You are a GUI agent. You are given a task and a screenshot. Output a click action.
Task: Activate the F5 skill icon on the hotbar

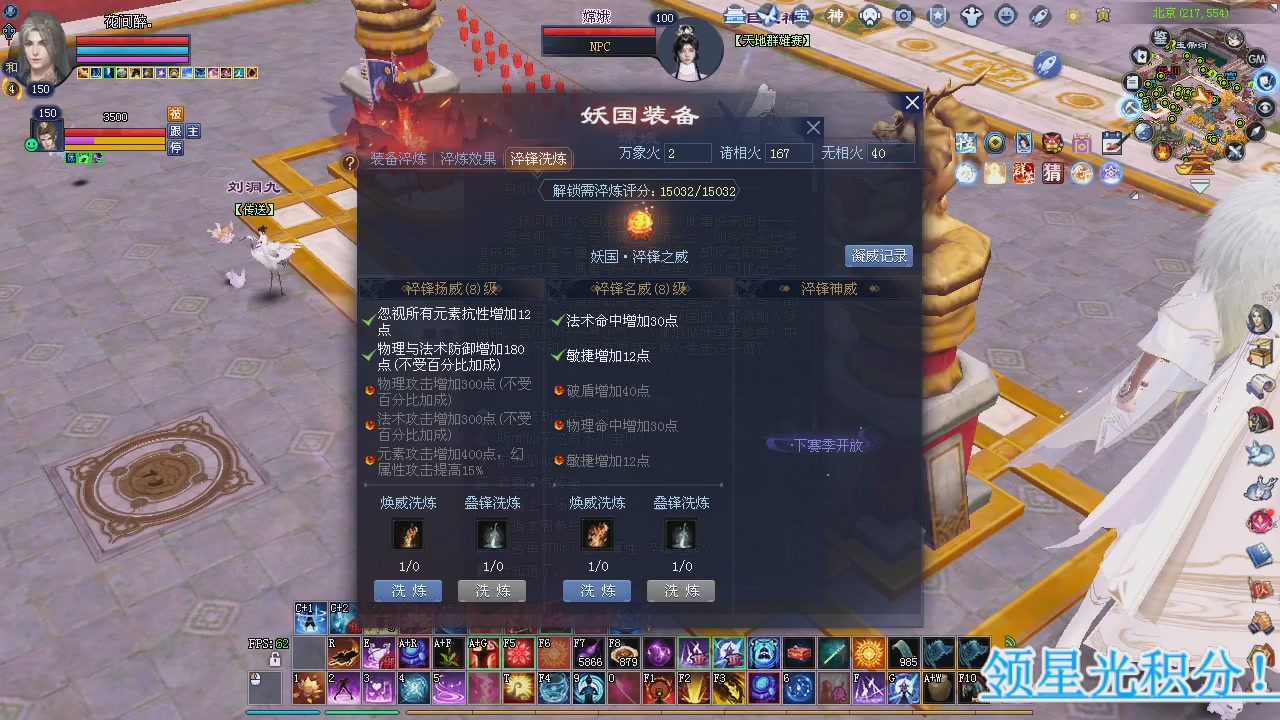pyautogui.click(x=518, y=653)
